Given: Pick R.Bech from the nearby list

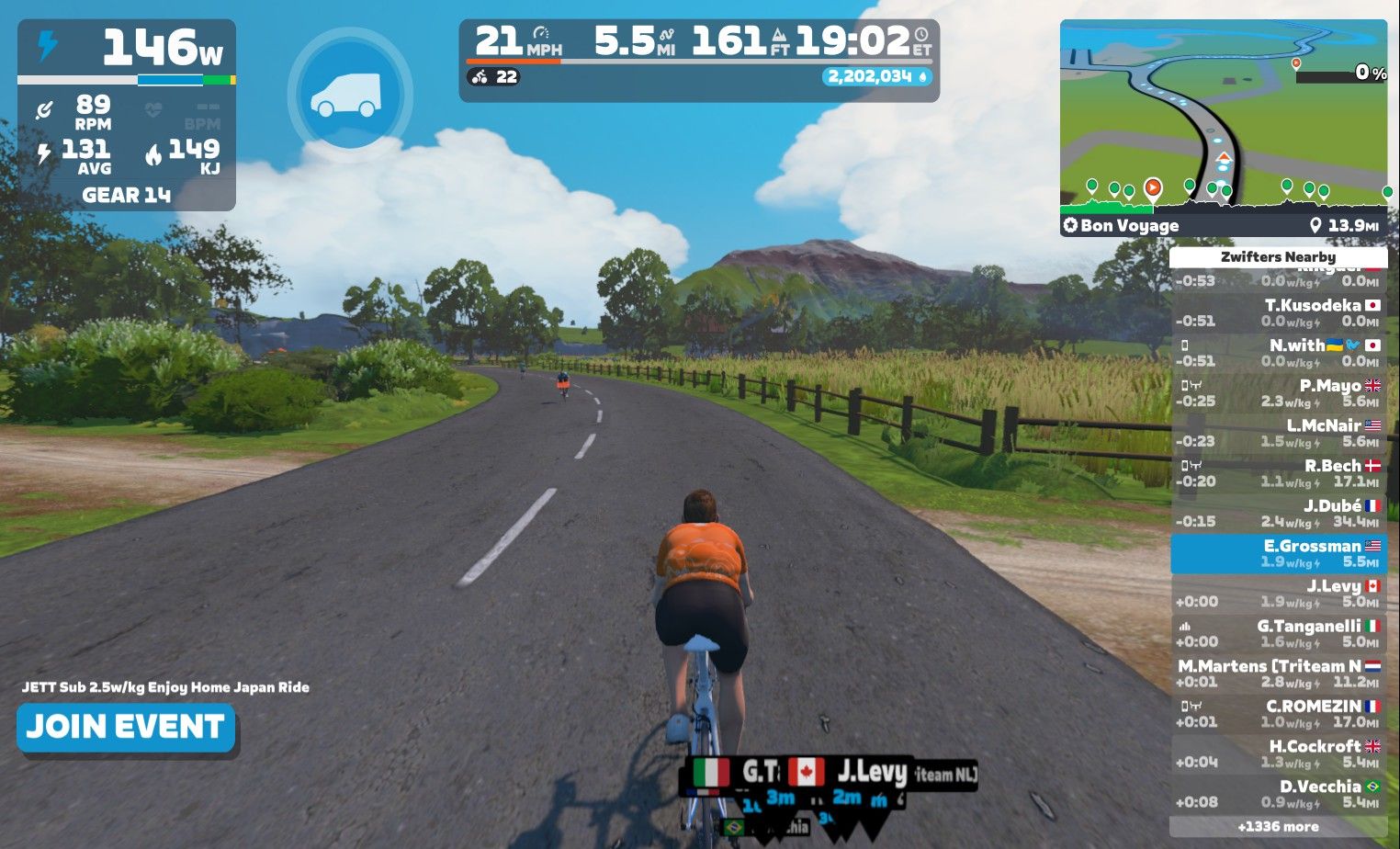Looking at the screenshot, I should click(x=1279, y=473).
